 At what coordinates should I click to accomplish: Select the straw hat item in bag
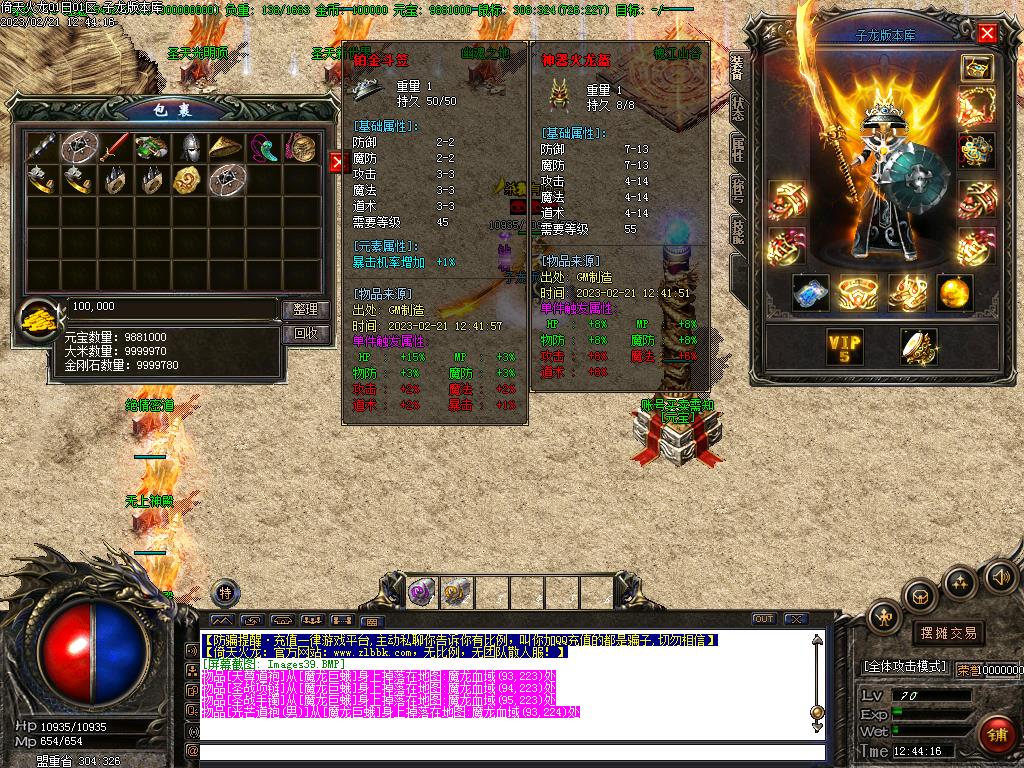(227, 147)
